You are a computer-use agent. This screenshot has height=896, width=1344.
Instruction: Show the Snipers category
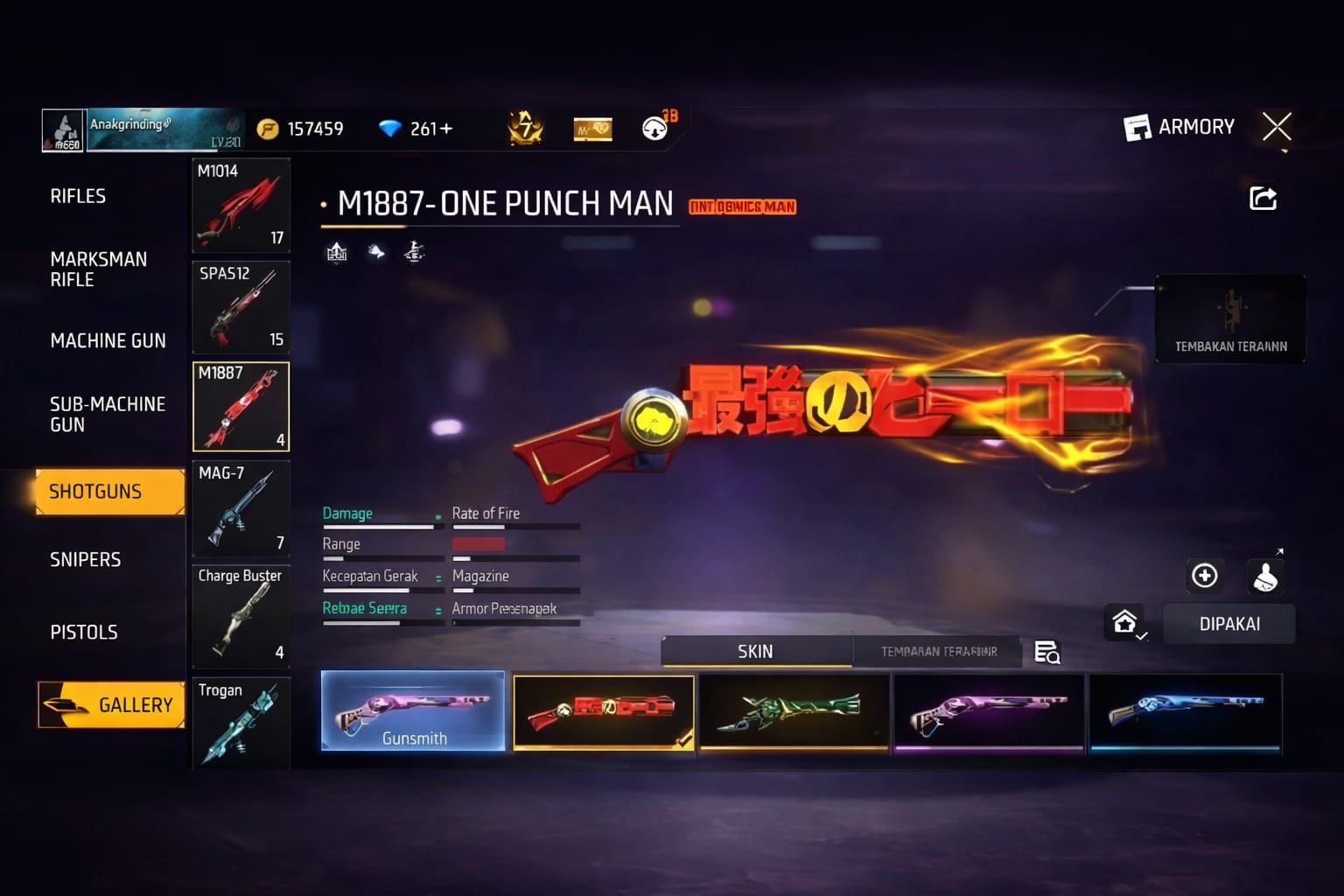coord(85,560)
